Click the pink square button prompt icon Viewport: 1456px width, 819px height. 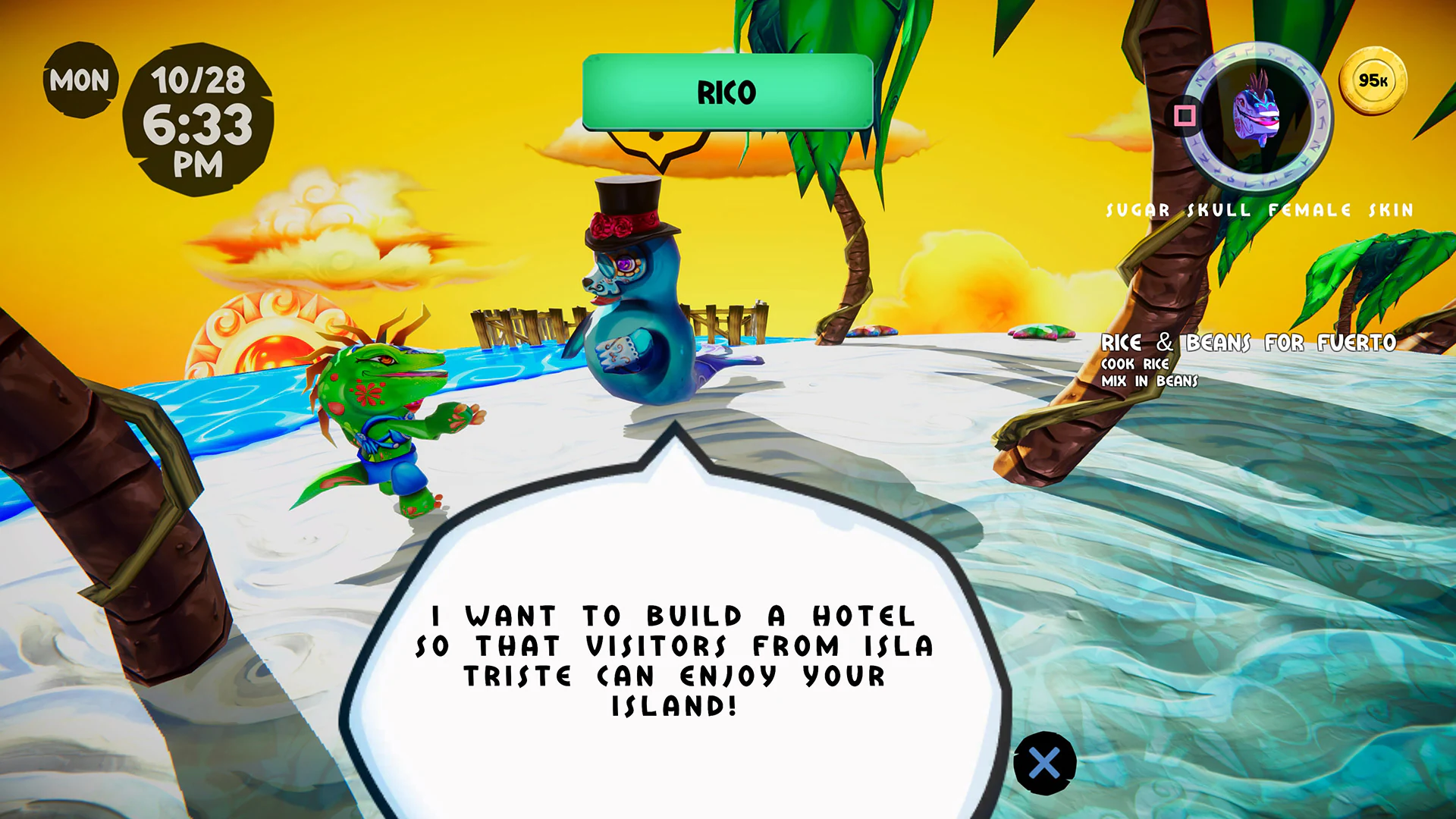point(1185,115)
